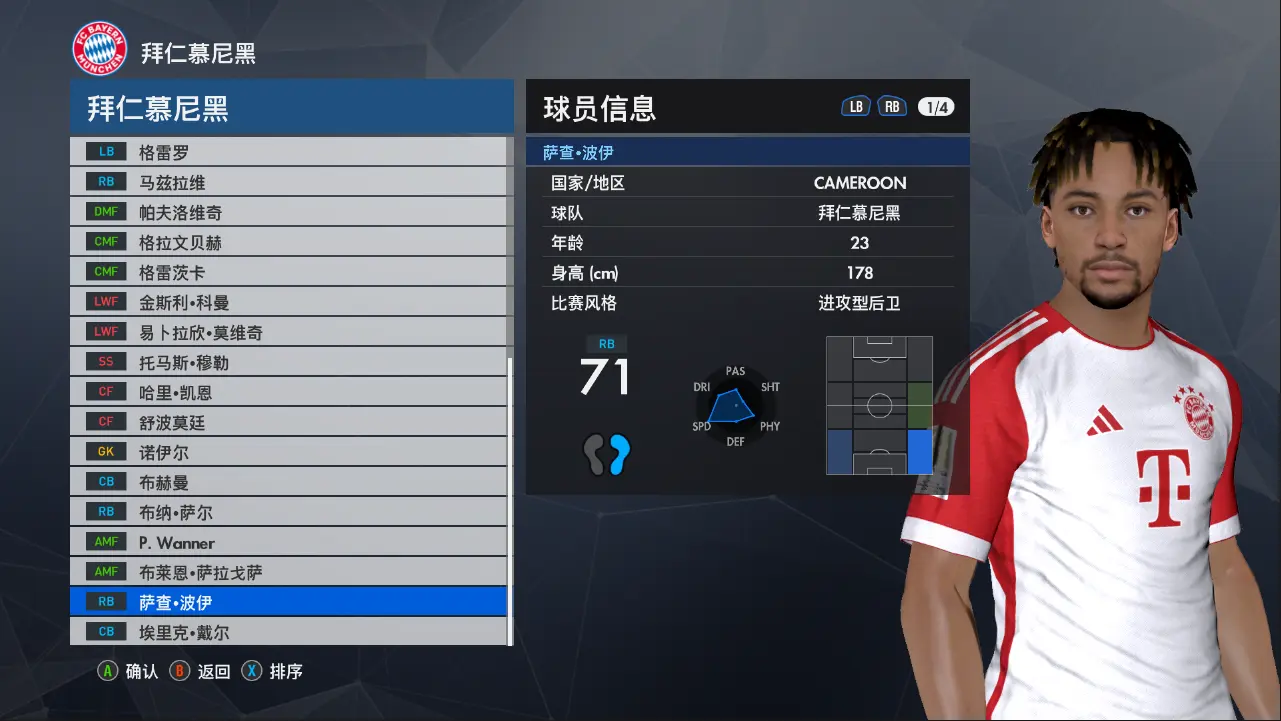
Task: Choose forward 舒波莫廷
Action: tap(288, 422)
